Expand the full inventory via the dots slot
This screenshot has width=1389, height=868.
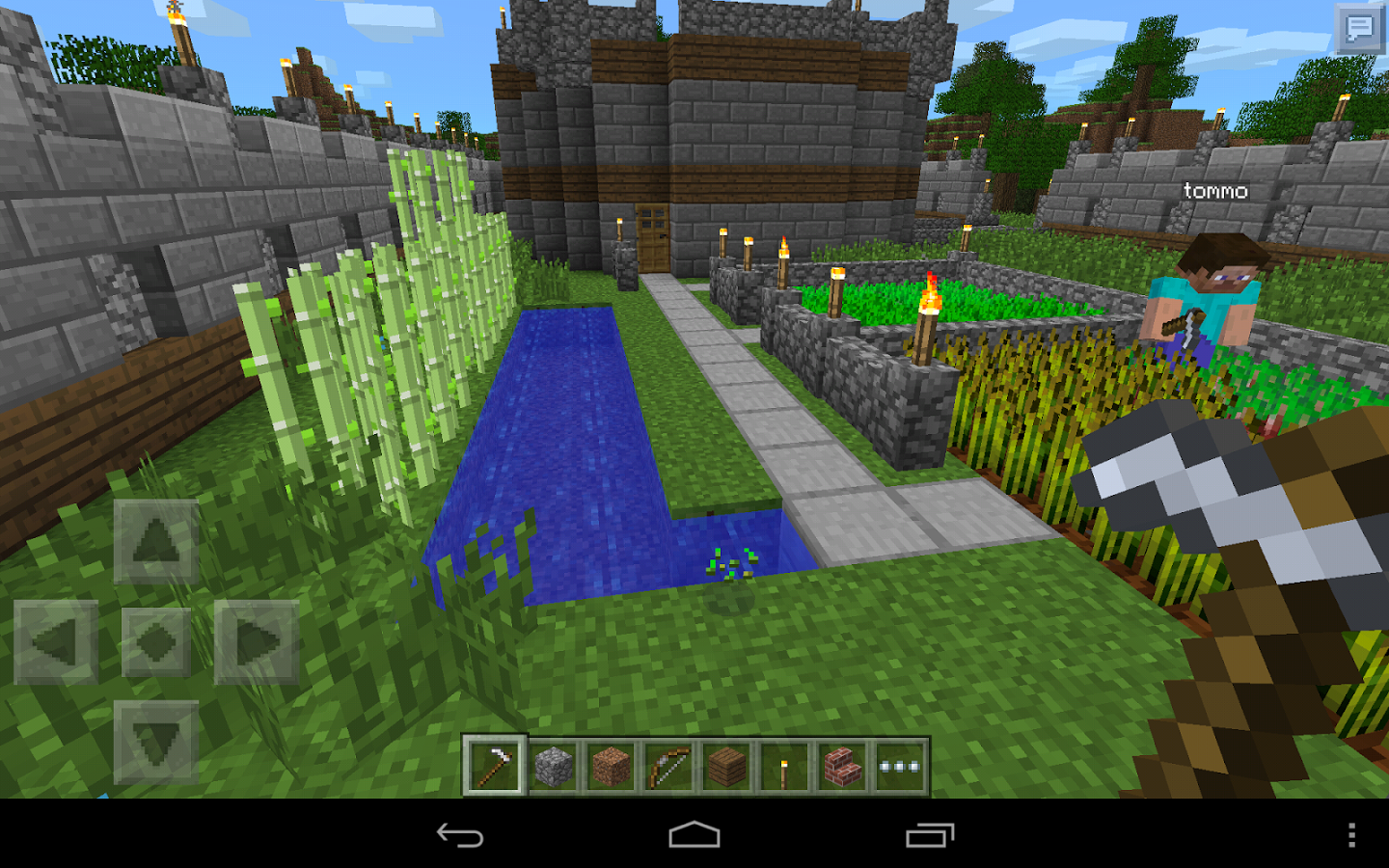(x=899, y=765)
